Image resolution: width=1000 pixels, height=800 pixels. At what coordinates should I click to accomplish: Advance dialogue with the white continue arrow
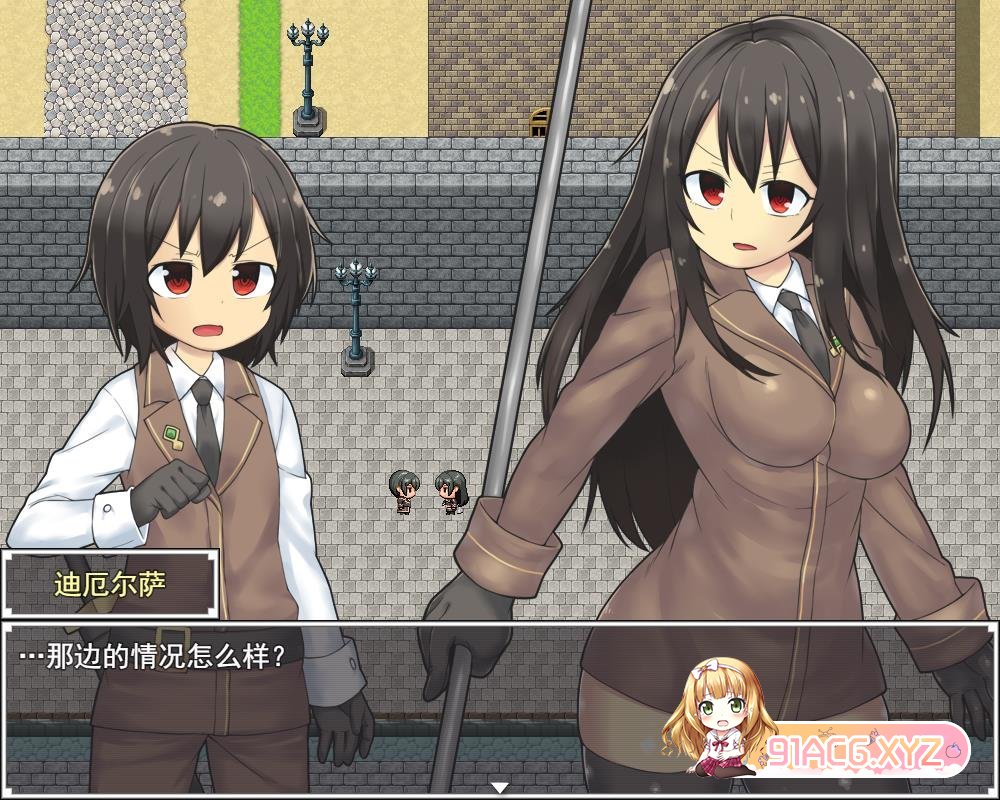pos(500,788)
